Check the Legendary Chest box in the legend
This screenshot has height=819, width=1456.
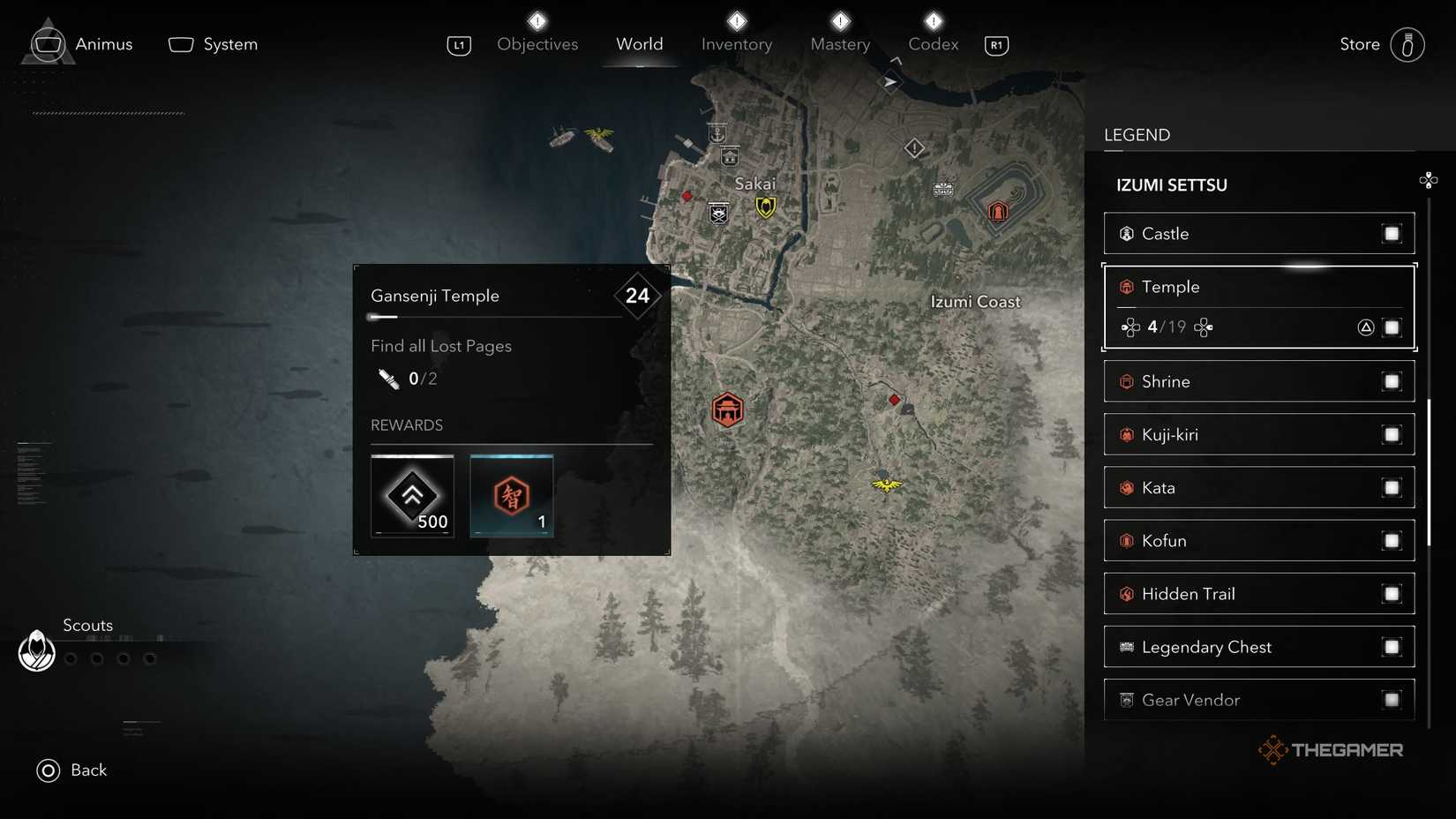pos(1392,647)
